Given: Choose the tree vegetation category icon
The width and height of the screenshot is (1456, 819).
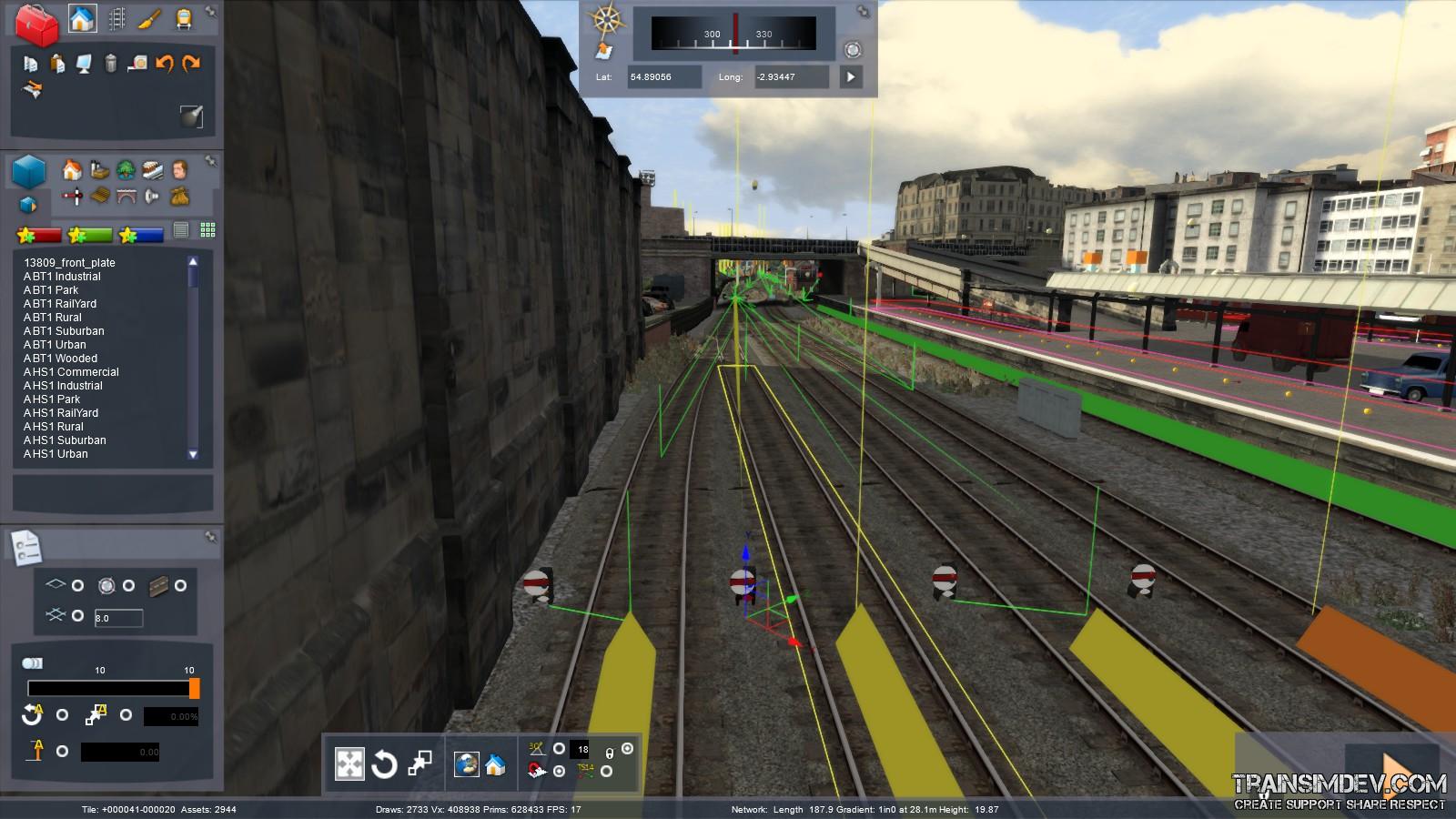Looking at the screenshot, I should [126, 170].
